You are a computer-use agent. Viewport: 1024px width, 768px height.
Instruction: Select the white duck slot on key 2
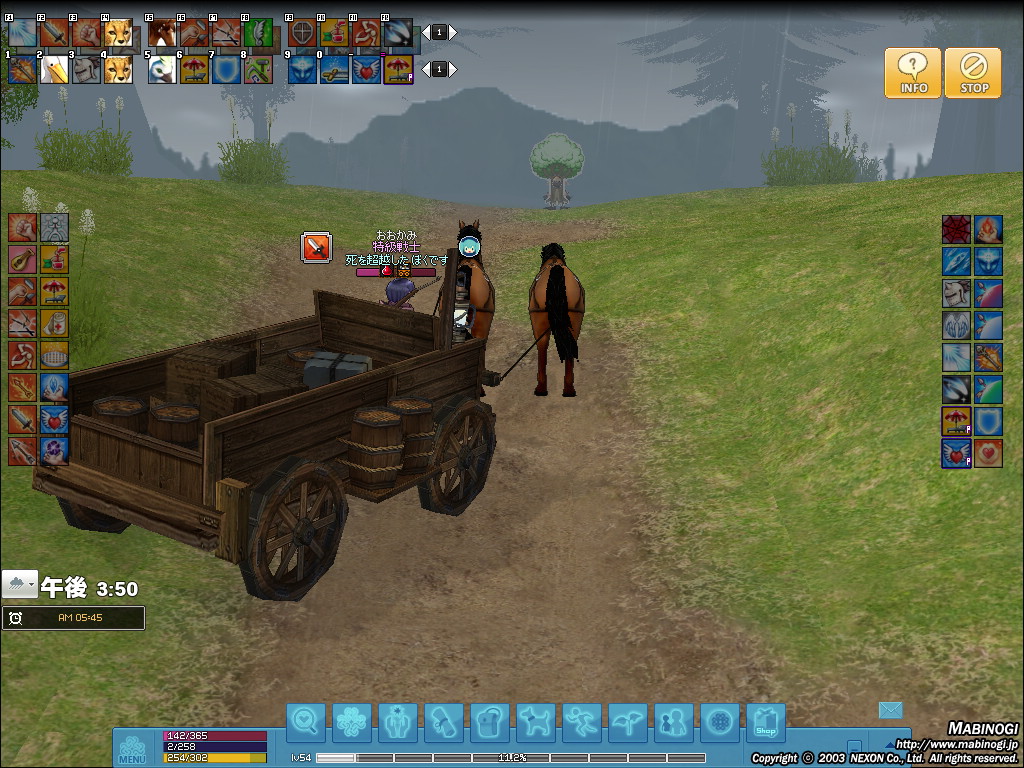coord(54,69)
